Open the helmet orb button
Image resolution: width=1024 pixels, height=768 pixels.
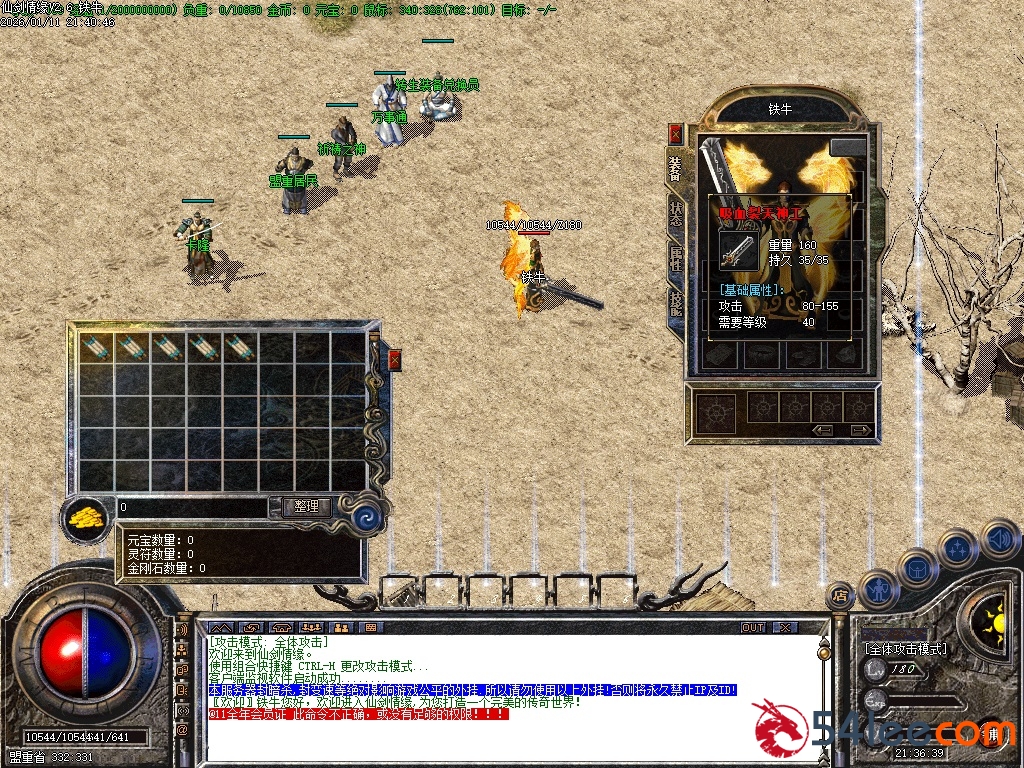916,569
